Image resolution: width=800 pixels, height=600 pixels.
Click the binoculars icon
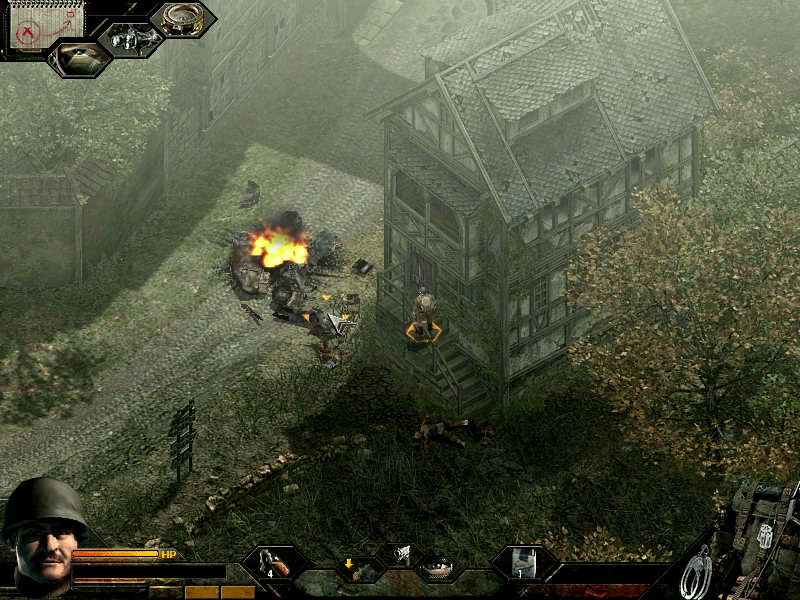tap(129, 38)
